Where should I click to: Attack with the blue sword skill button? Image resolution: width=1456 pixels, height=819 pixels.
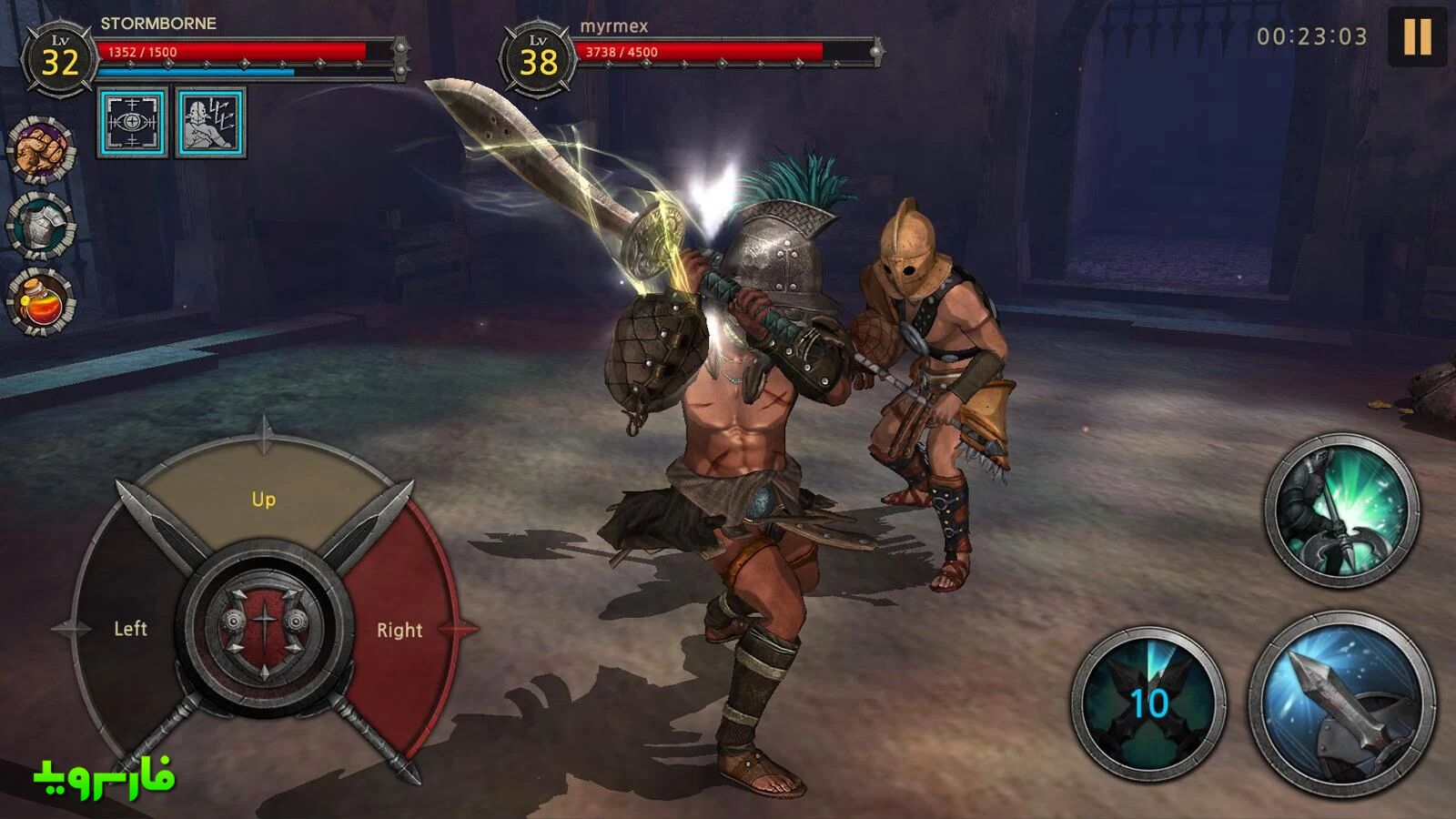tap(1341, 703)
